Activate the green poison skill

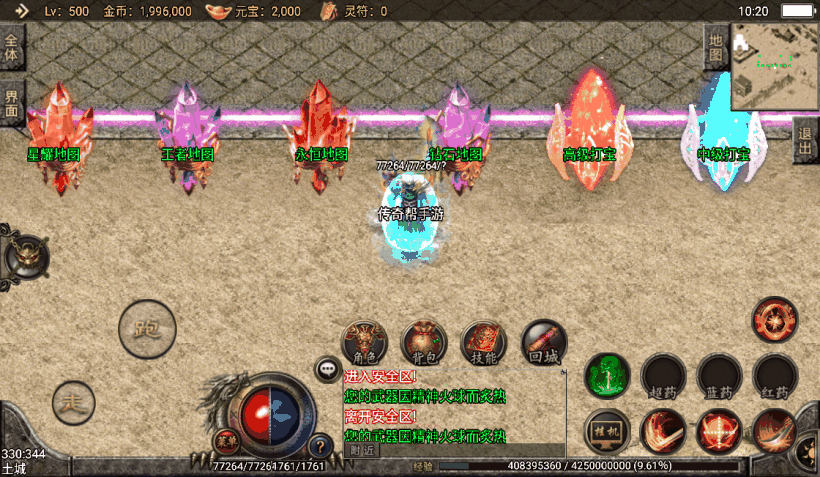607,376
